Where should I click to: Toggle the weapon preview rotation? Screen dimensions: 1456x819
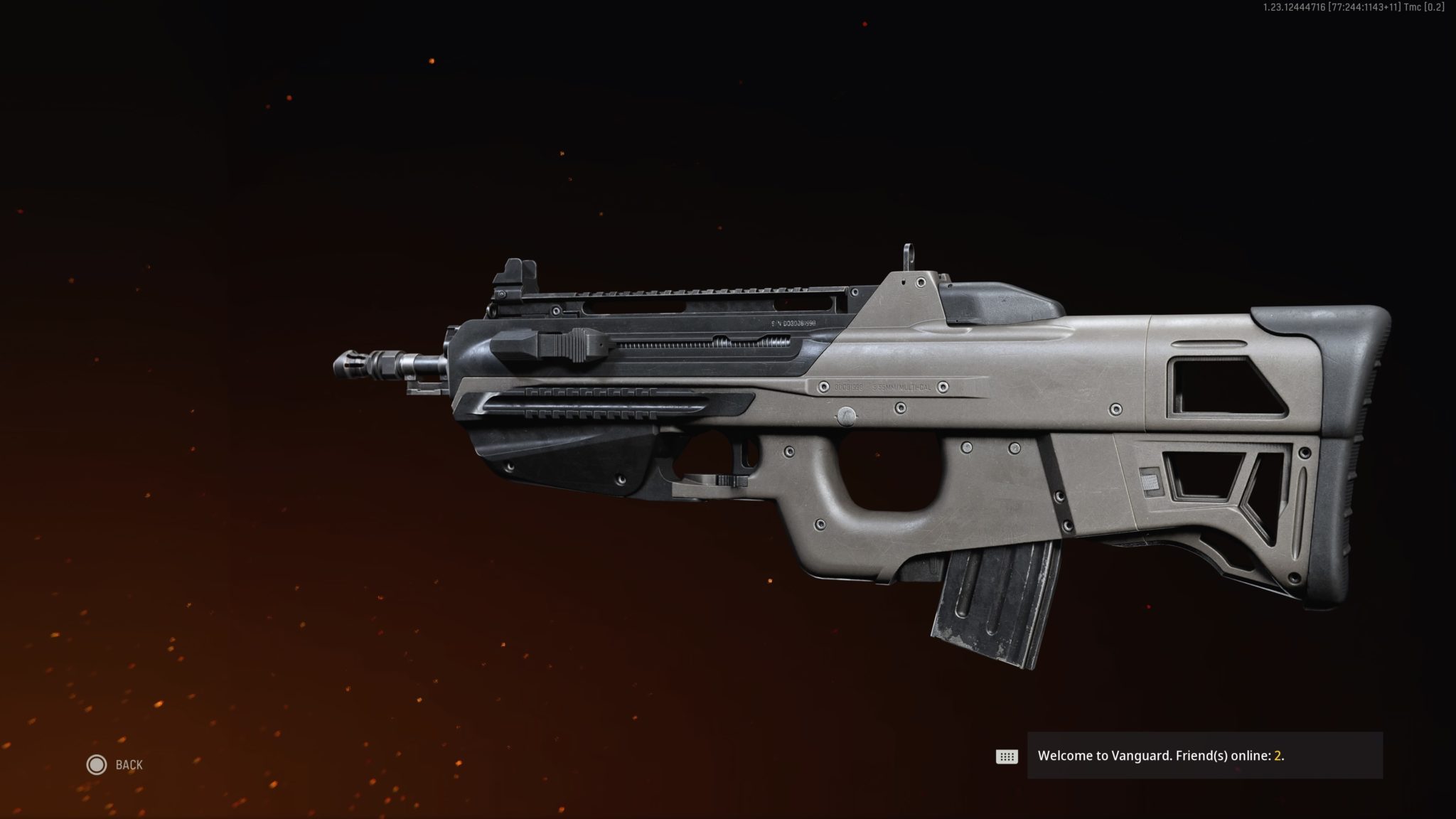[x=853, y=441]
